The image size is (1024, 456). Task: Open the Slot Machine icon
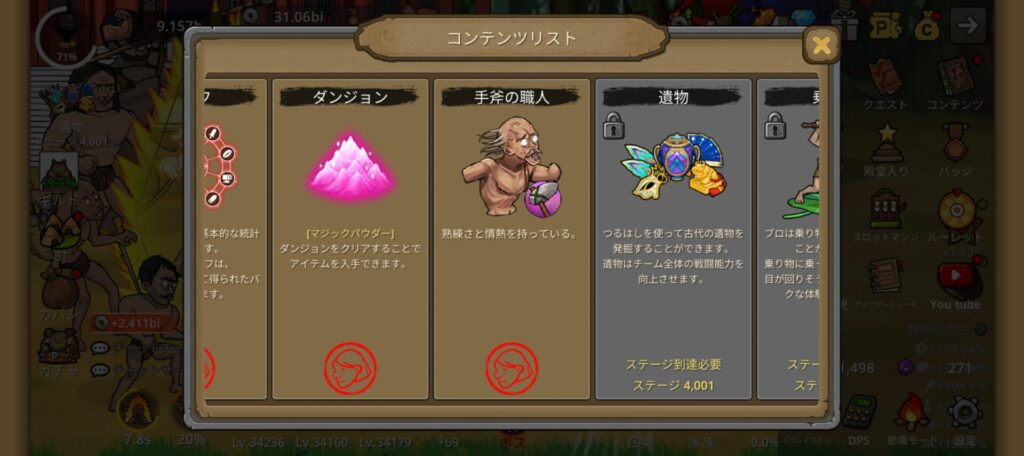[885, 212]
